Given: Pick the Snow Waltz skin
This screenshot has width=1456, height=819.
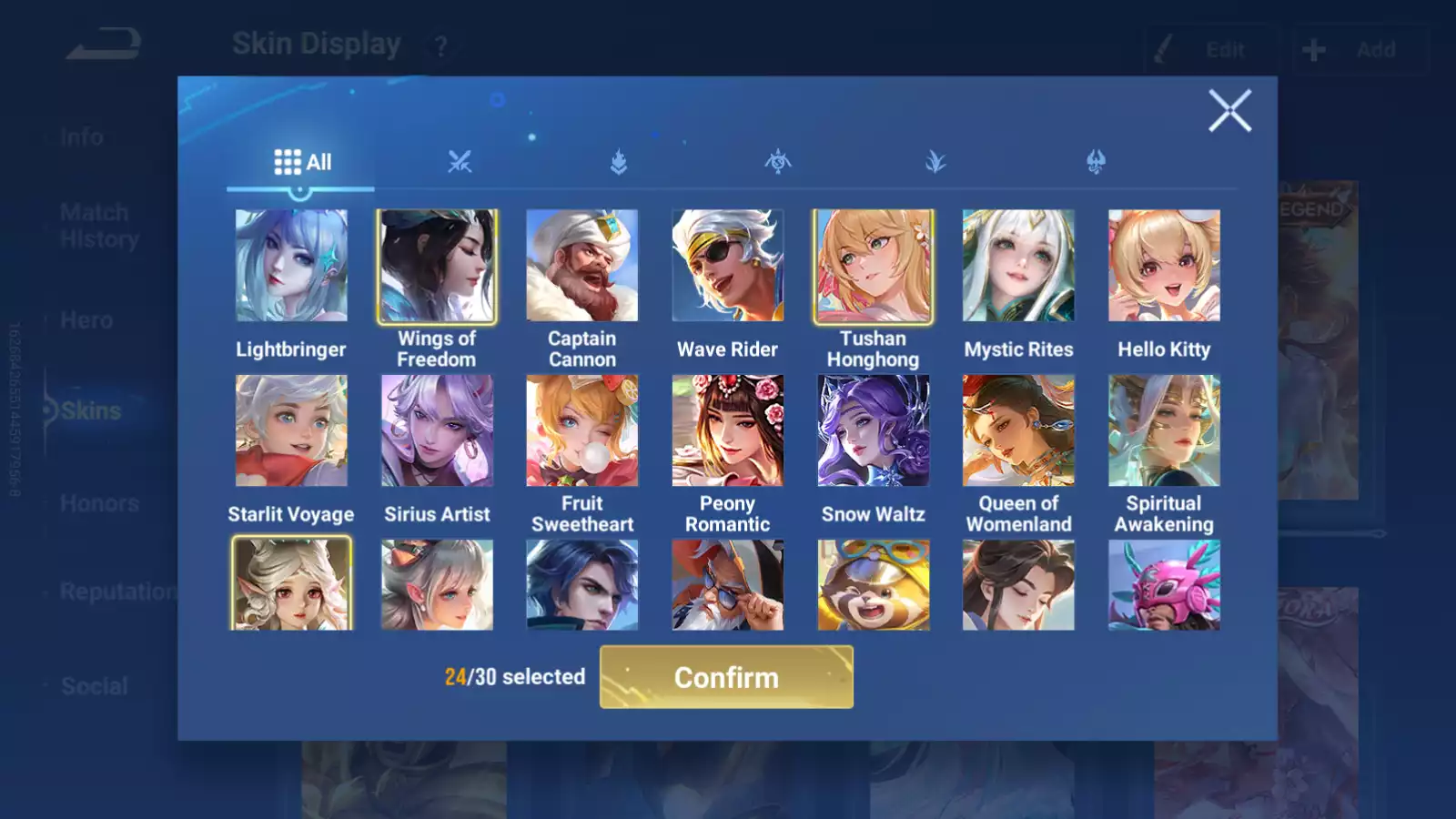Looking at the screenshot, I should [x=874, y=430].
